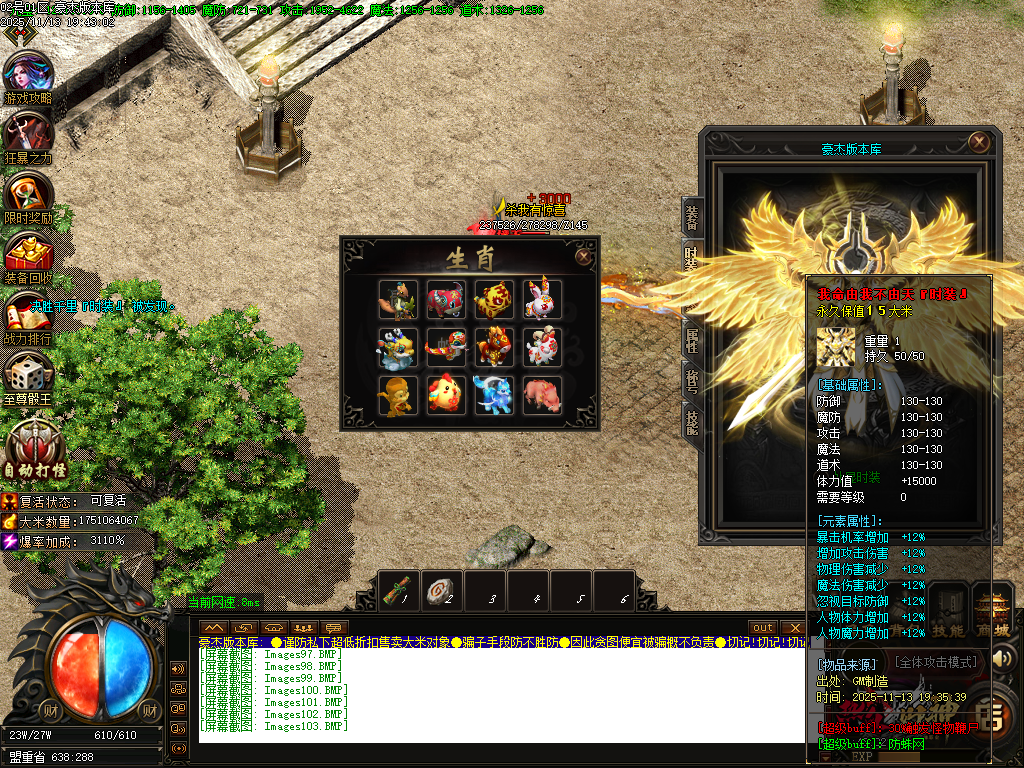Choose the red ox zodiac pet
This screenshot has width=1024, height=768.
tap(446, 299)
